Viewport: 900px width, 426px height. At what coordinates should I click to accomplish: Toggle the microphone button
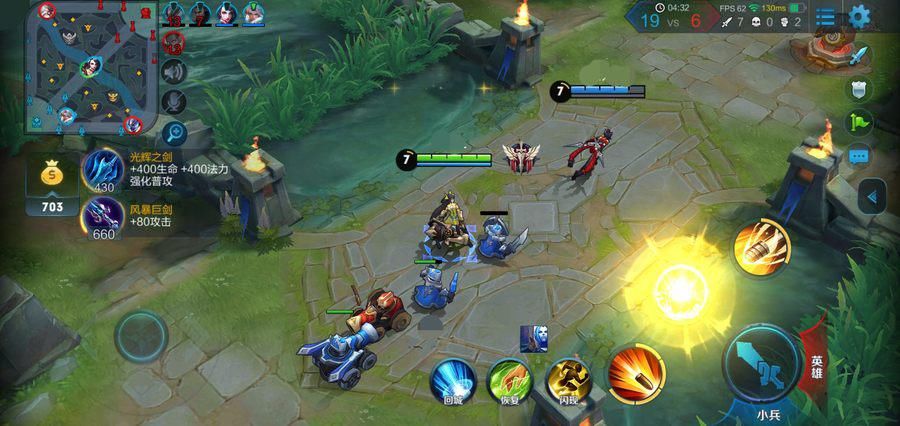pyautogui.click(x=175, y=101)
